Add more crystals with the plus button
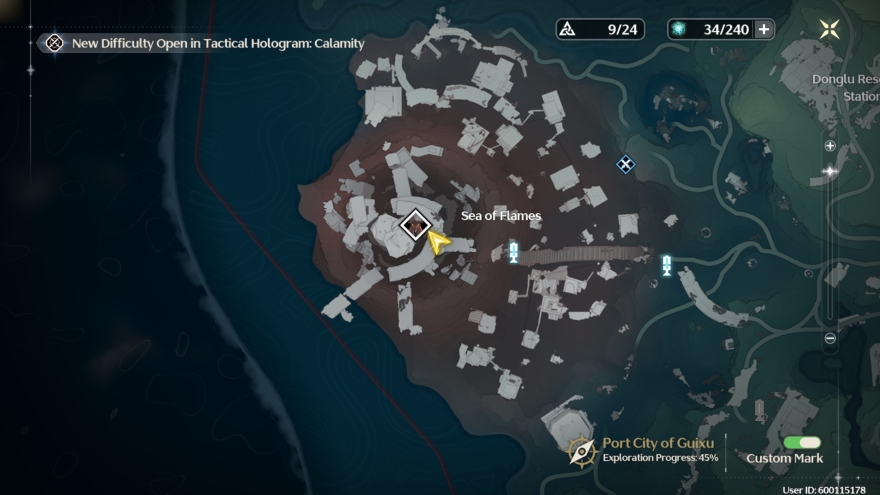Screen dimensions: 880x495 (x=764, y=29)
